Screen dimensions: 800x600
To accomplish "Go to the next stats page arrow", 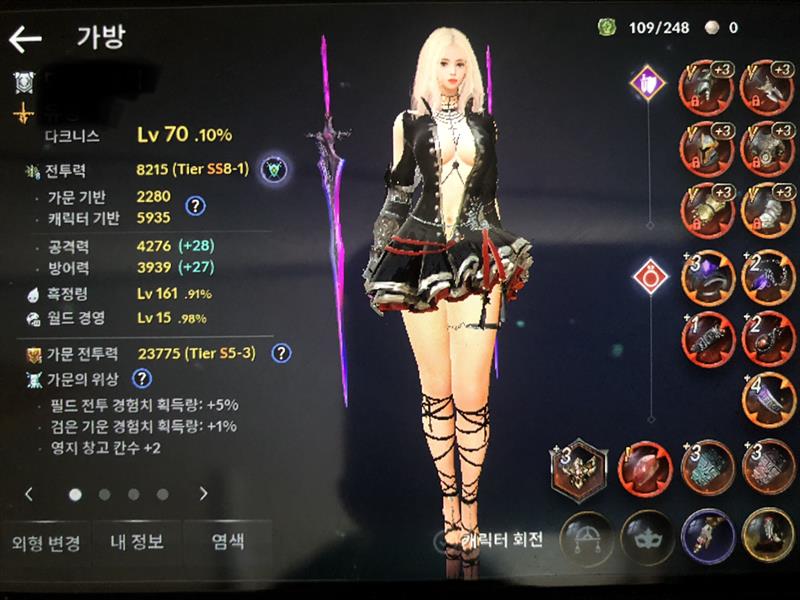I will 204,493.
